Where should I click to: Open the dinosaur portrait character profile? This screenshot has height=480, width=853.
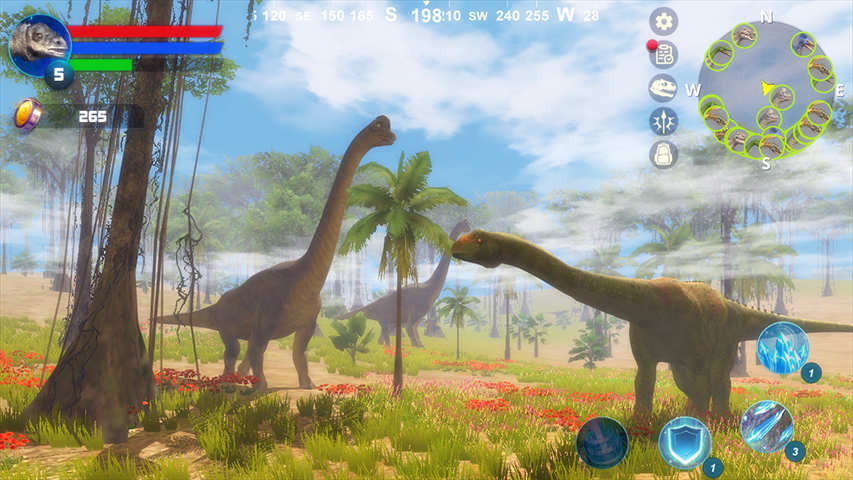(39, 44)
